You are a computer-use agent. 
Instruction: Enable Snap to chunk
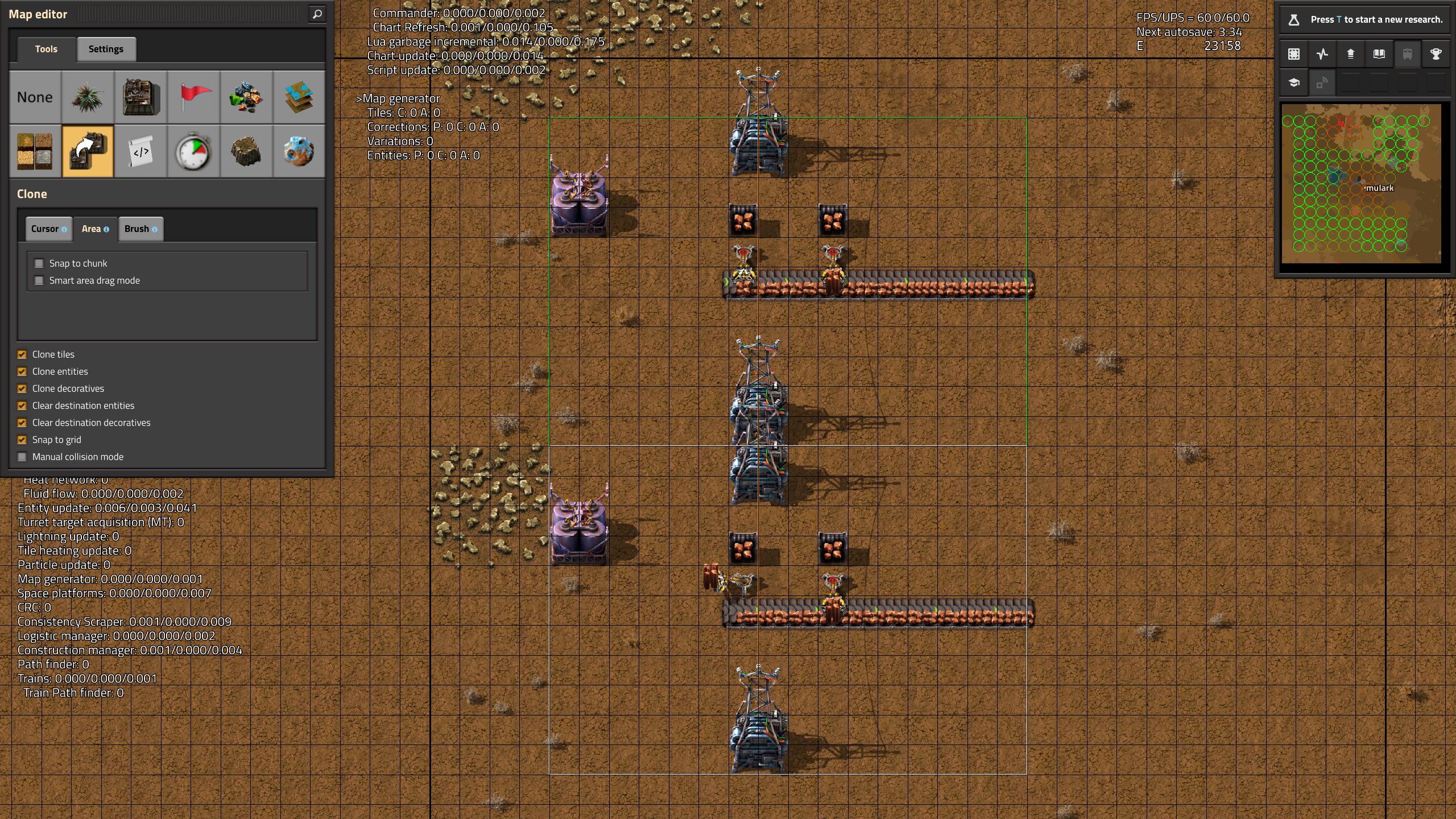[x=39, y=263]
